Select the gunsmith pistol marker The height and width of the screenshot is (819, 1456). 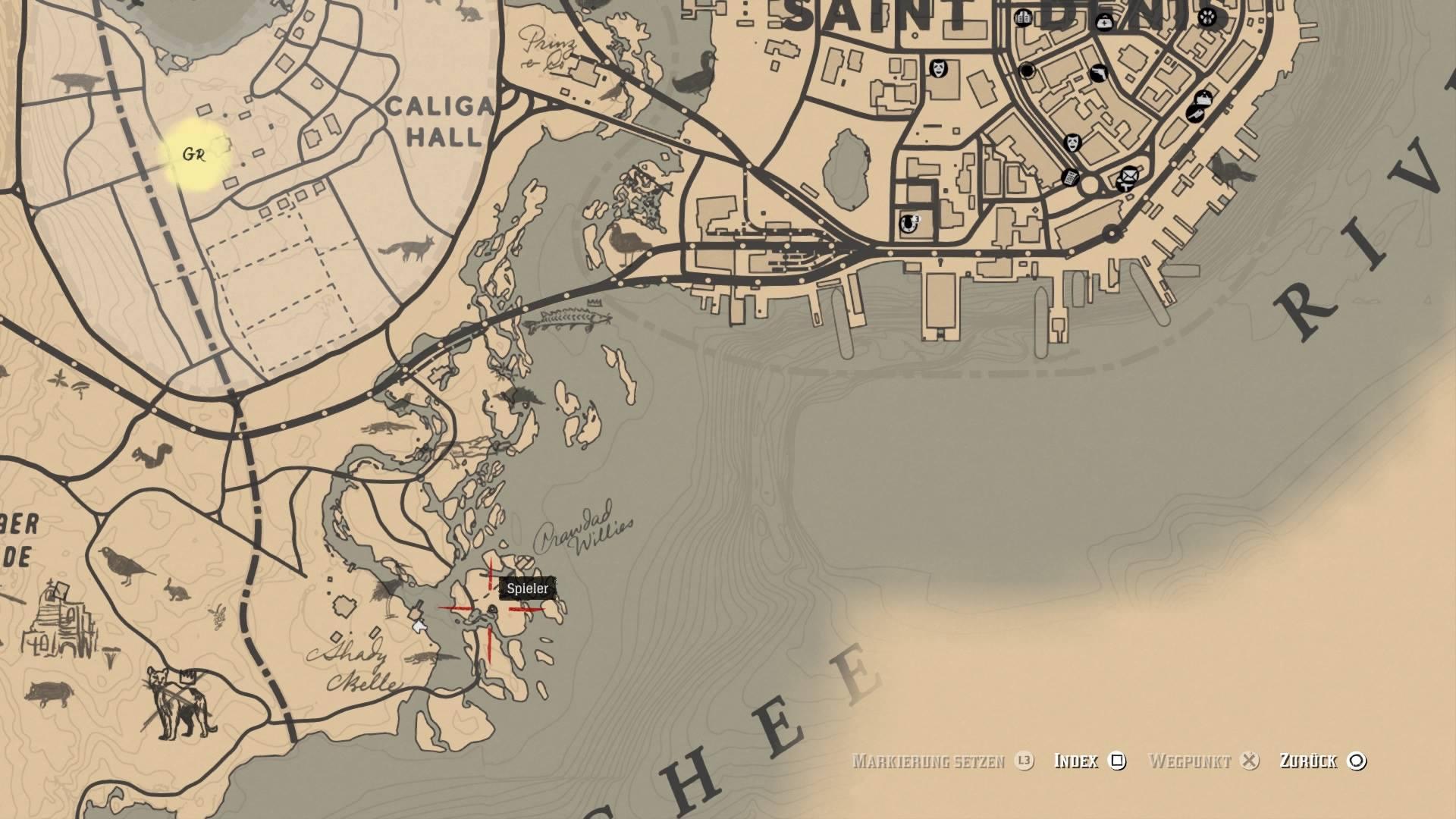(x=1098, y=74)
